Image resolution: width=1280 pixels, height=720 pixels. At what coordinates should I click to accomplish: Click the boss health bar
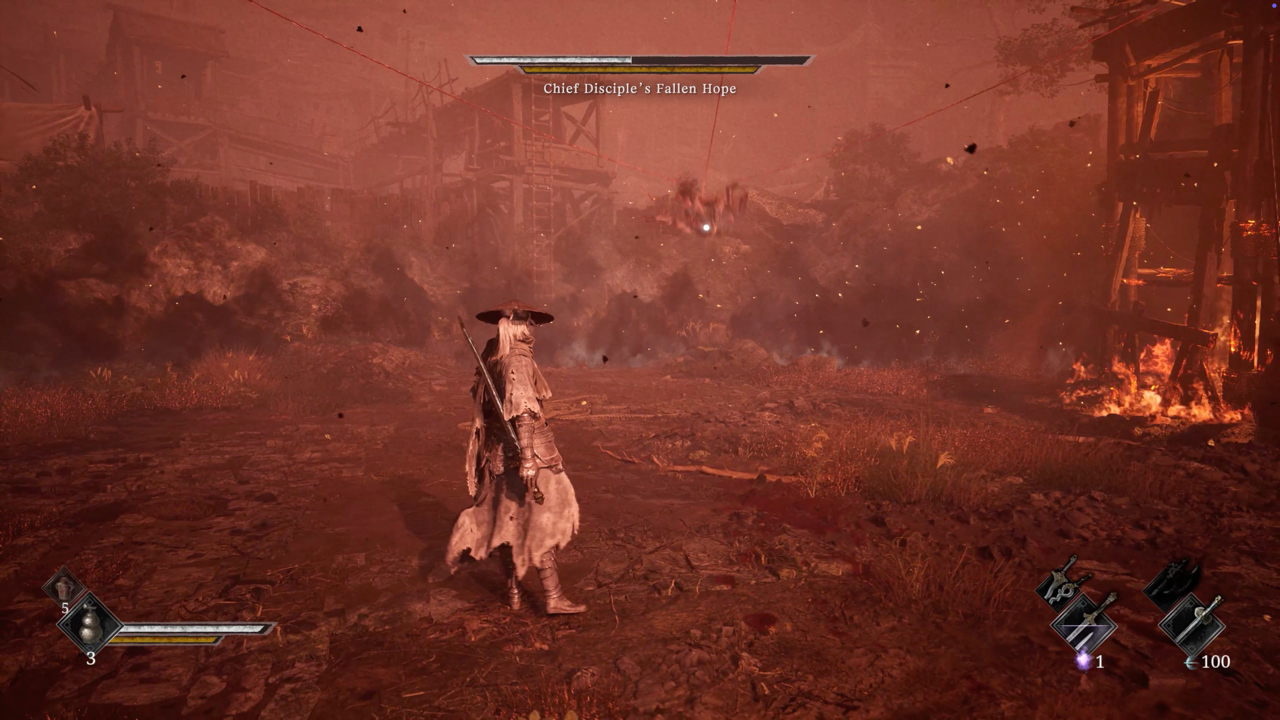[x=640, y=58]
